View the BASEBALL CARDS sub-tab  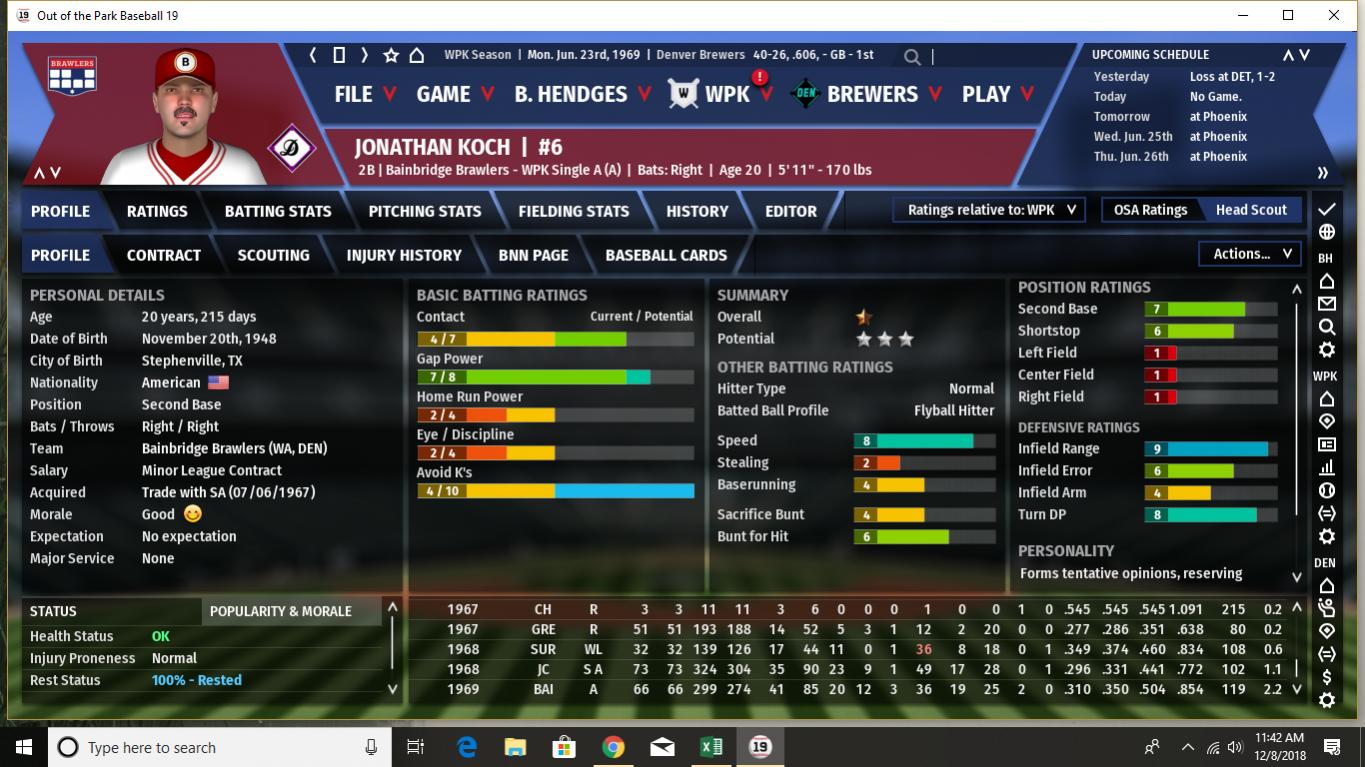coord(666,255)
